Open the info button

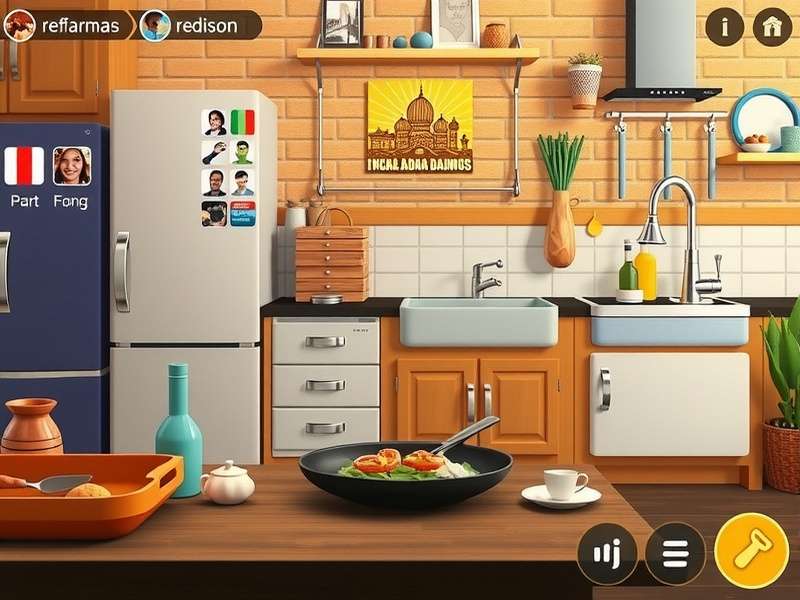pyautogui.click(x=724, y=27)
